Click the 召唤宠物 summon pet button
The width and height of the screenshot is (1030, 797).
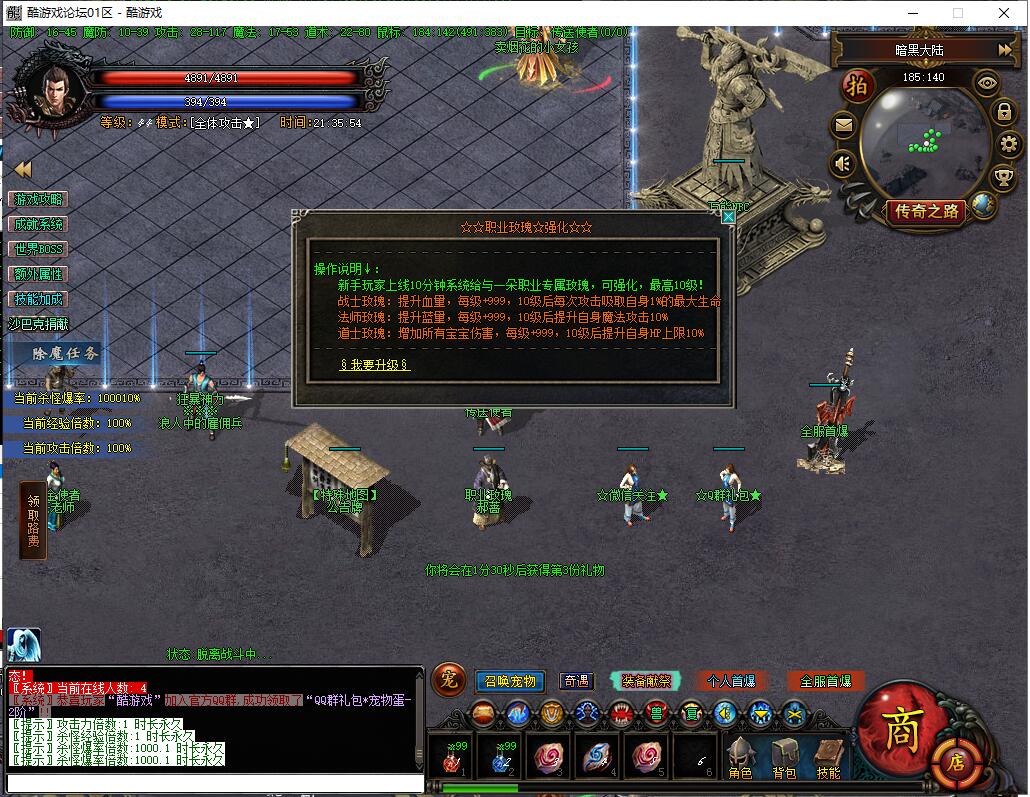[509, 681]
